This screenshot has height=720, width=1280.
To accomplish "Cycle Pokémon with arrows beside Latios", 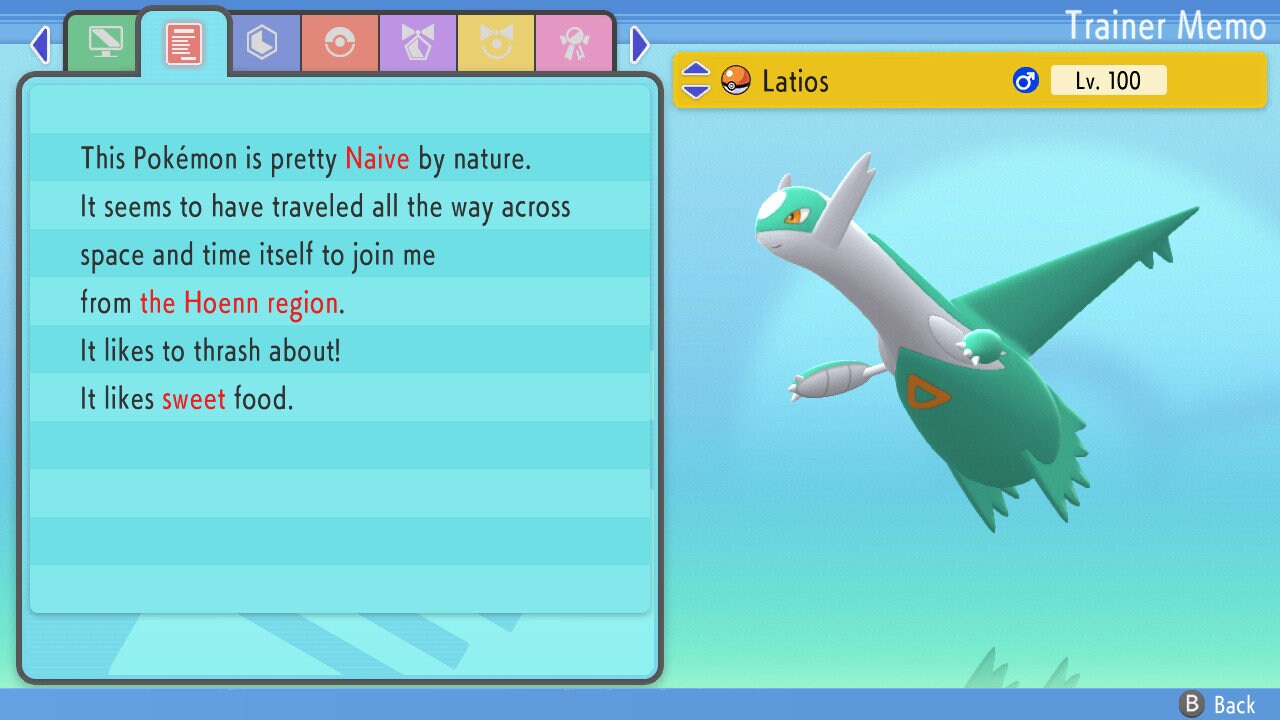I will [x=695, y=81].
